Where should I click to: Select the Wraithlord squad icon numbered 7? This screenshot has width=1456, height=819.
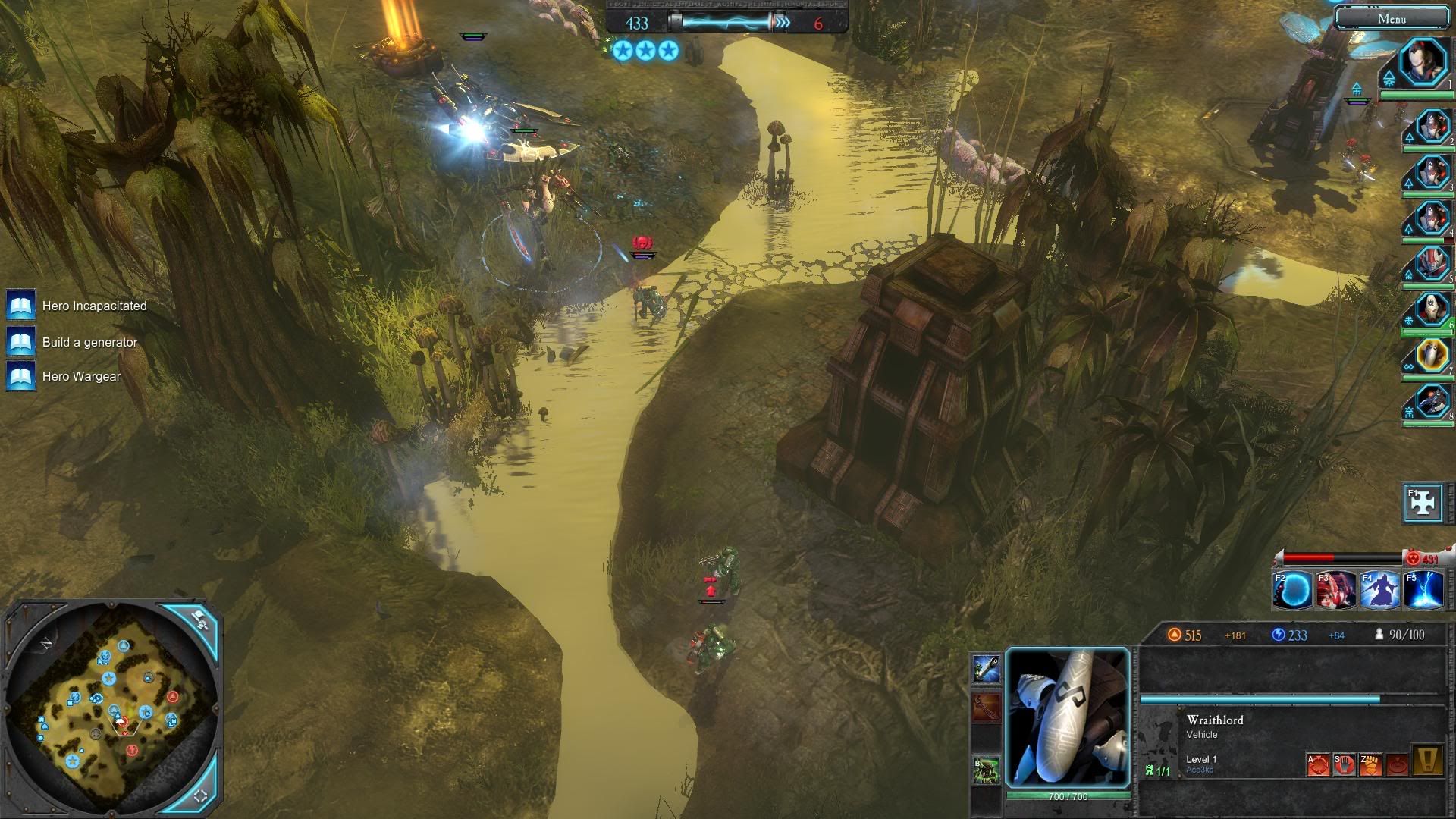tap(1432, 355)
